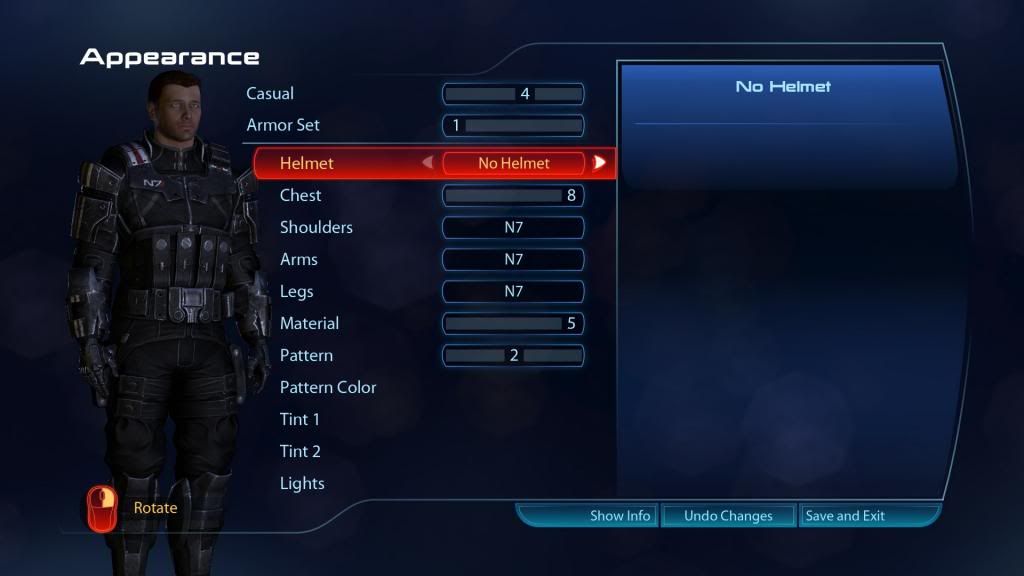This screenshot has width=1024, height=576.
Task: Pick the Material option
Action: click(309, 323)
